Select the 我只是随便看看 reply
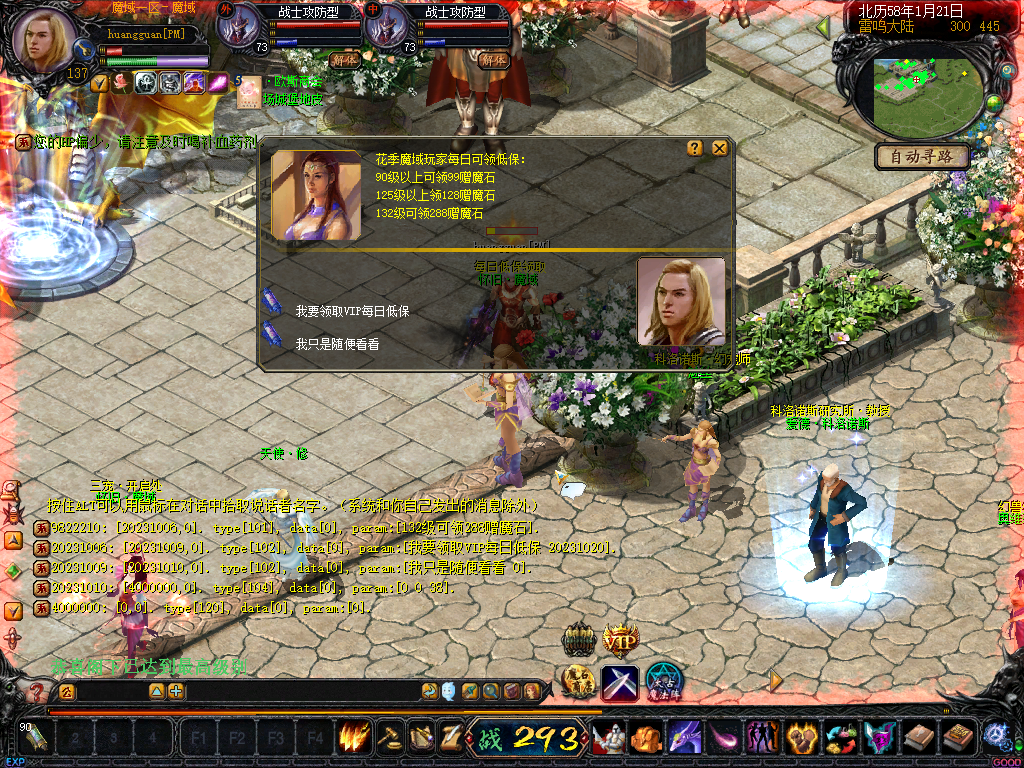Image resolution: width=1024 pixels, height=768 pixels. tap(337, 344)
